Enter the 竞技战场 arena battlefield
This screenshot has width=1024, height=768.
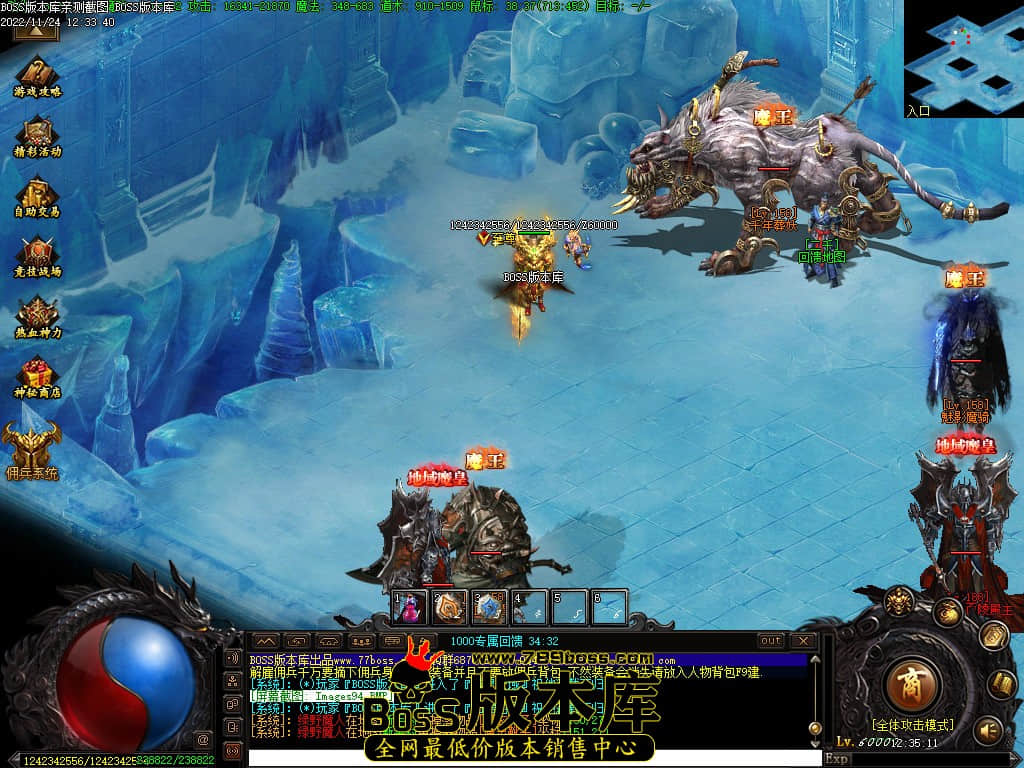point(37,255)
